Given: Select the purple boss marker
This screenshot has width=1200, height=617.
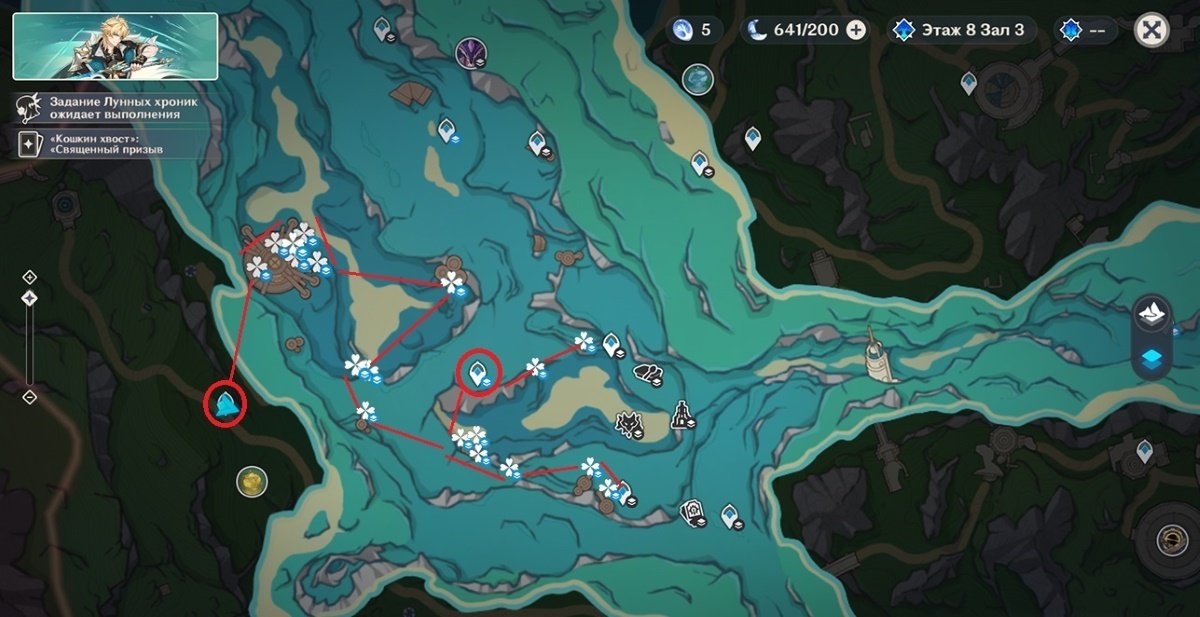Looking at the screenshot, I should click(469, 51).
